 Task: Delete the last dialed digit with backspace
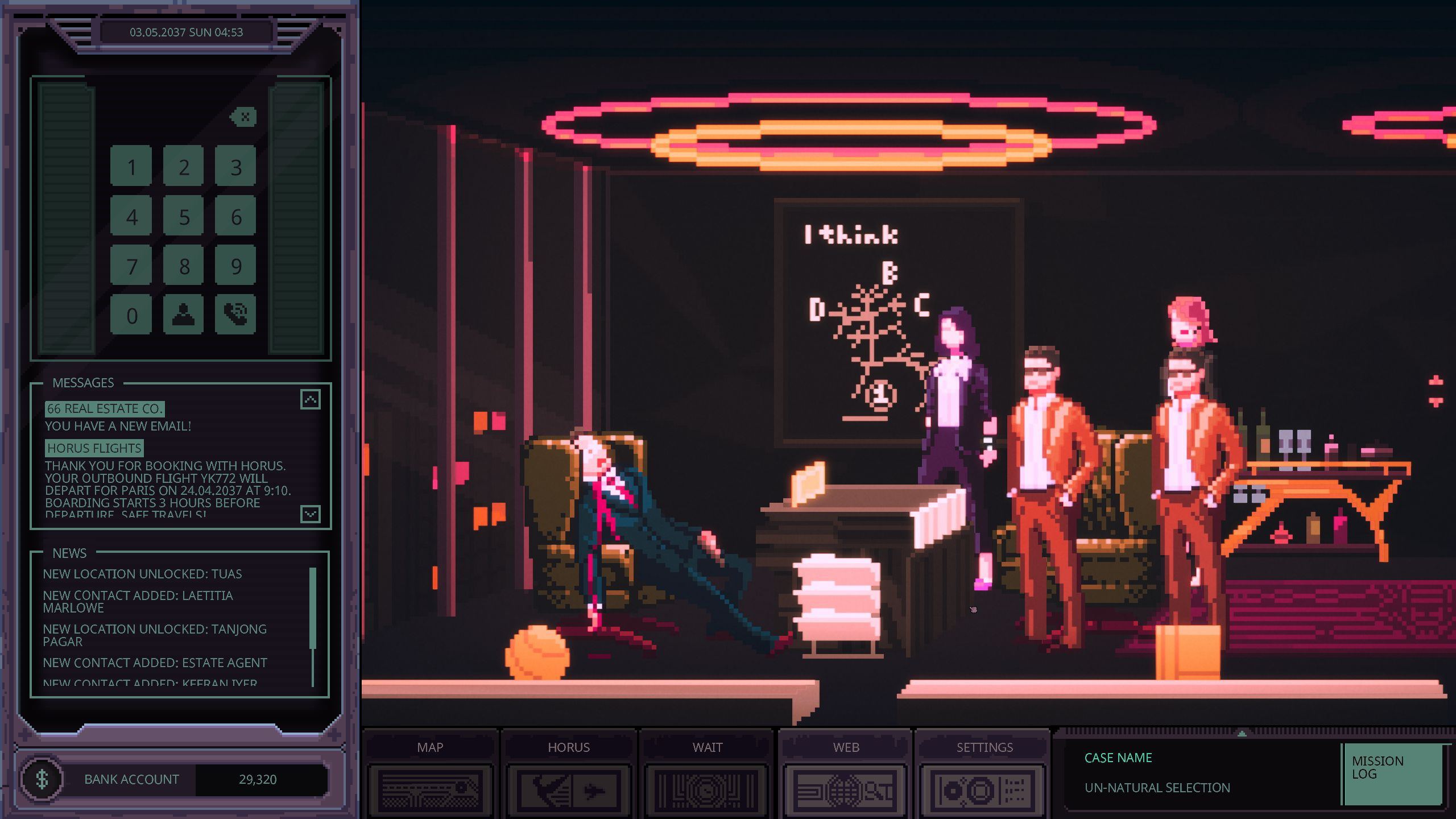[245, 117]
